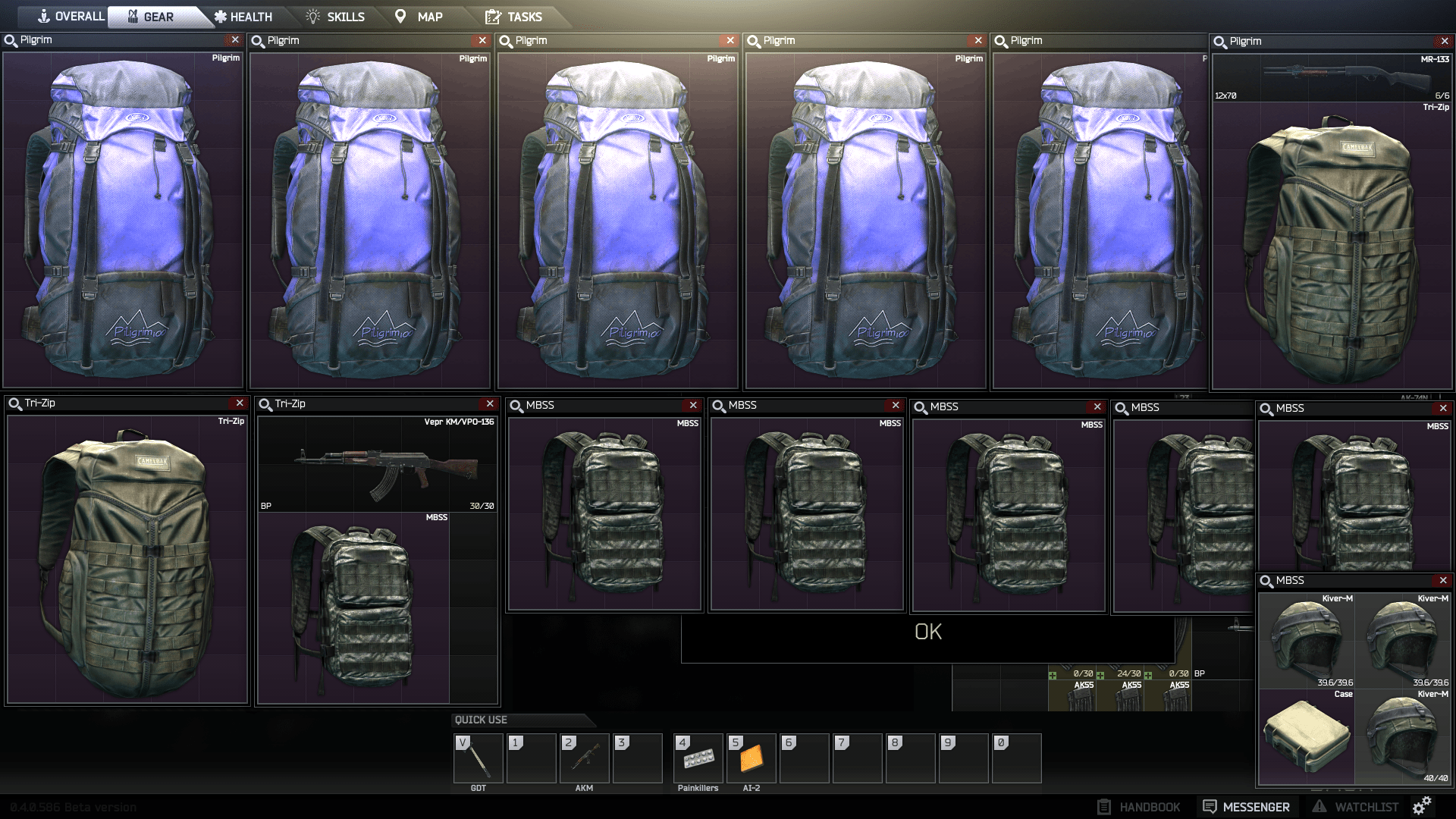Select the GDT knife in quick use slot V
The height and width of the screenshot is (819, 1456).
click(x=478, y=758)
